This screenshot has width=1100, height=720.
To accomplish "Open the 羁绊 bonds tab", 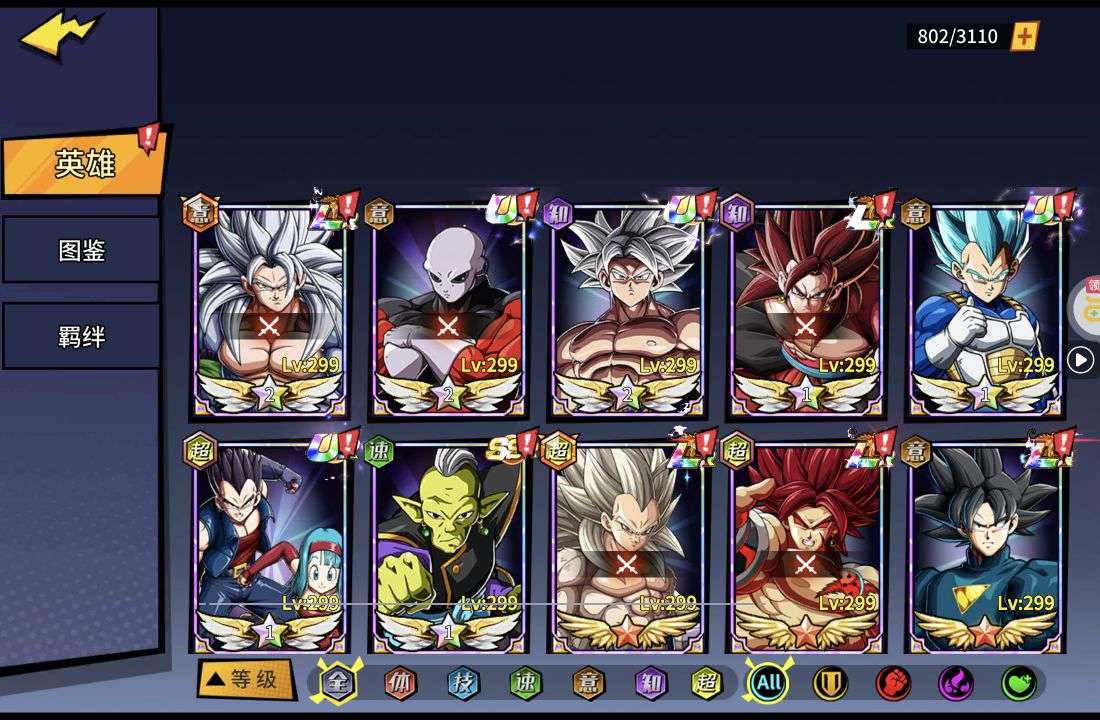I will click(x=81, y=336).
